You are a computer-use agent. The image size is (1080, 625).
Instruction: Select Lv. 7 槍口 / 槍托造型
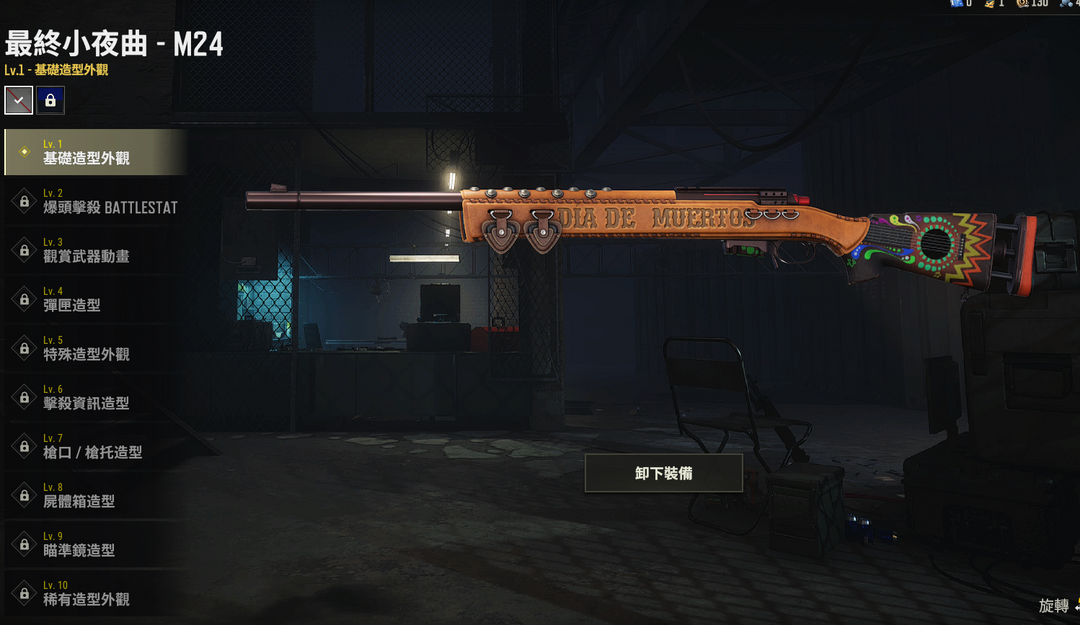point(95,446)
